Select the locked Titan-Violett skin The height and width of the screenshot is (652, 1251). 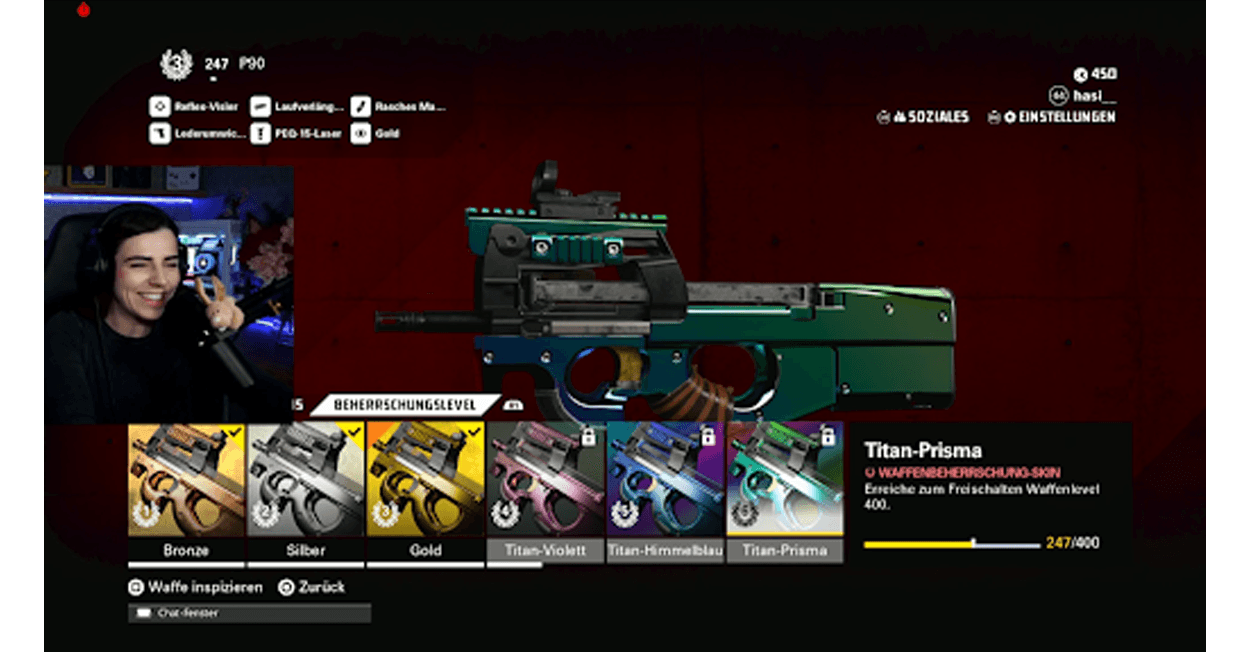[545, 480]
